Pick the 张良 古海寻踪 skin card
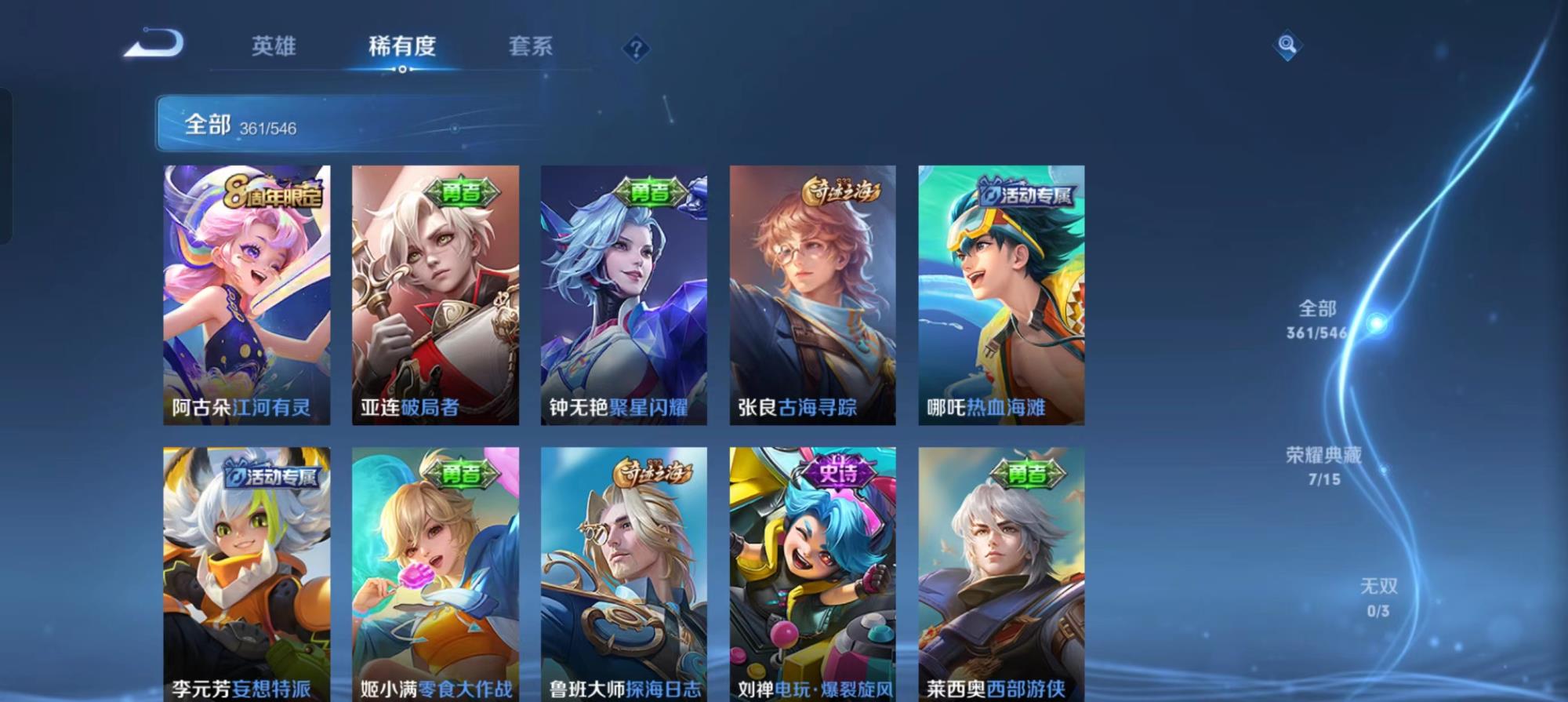The image size is (1568, 702). [x=812, y=295]
